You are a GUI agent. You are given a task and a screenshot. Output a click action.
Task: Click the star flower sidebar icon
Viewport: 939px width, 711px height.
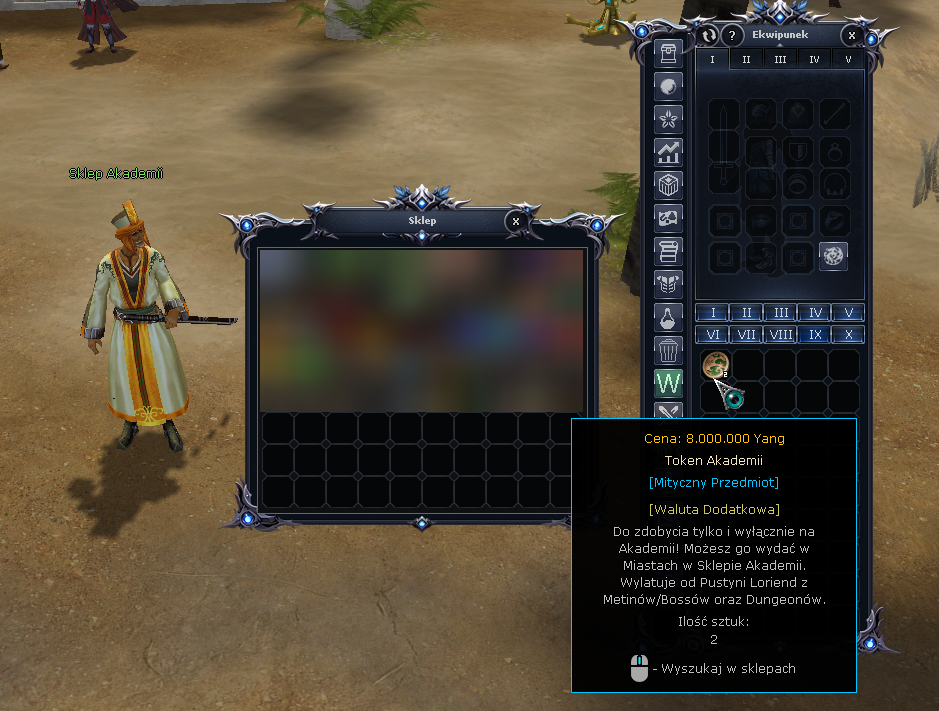coord(668,119)
